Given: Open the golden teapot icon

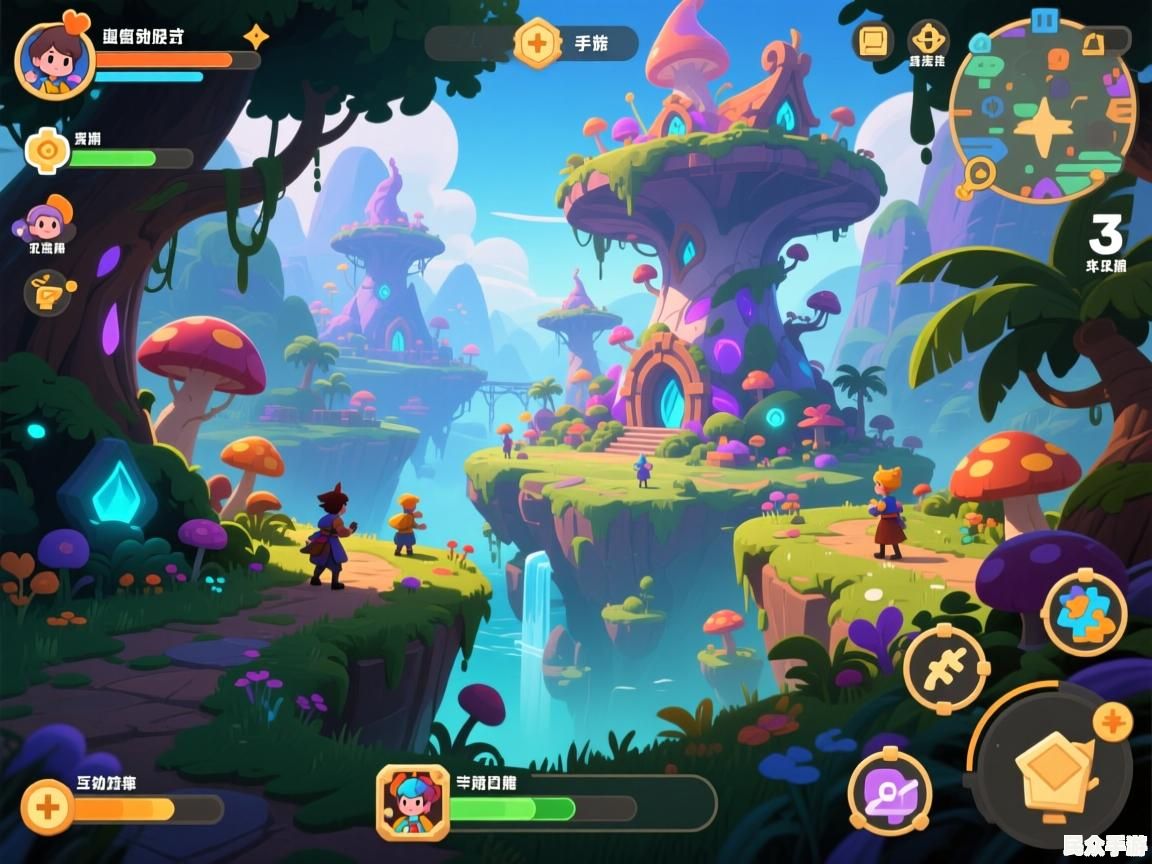Looking at the screenshot, I should [47, 292].
